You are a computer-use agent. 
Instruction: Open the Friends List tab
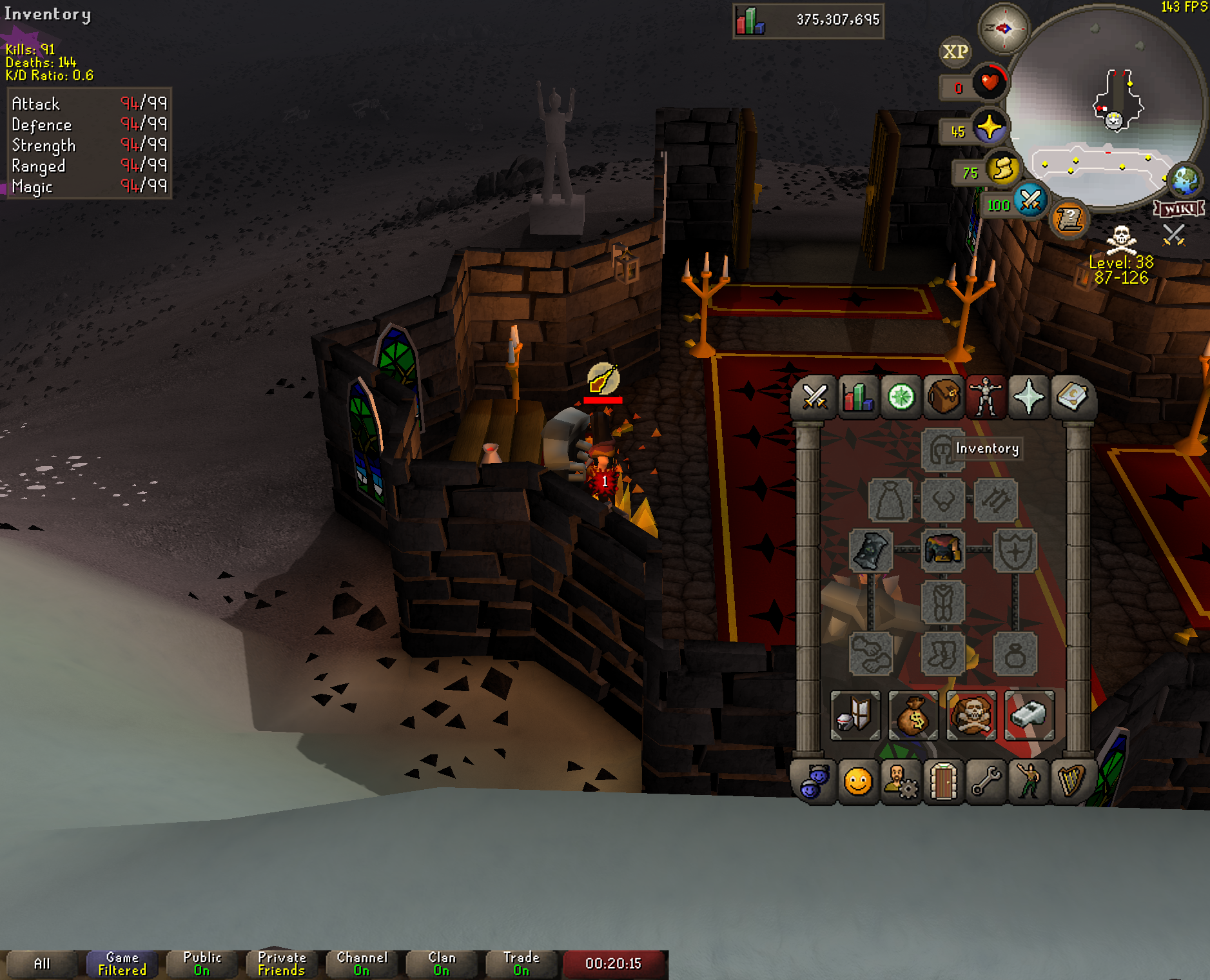(x=858, y=782)
